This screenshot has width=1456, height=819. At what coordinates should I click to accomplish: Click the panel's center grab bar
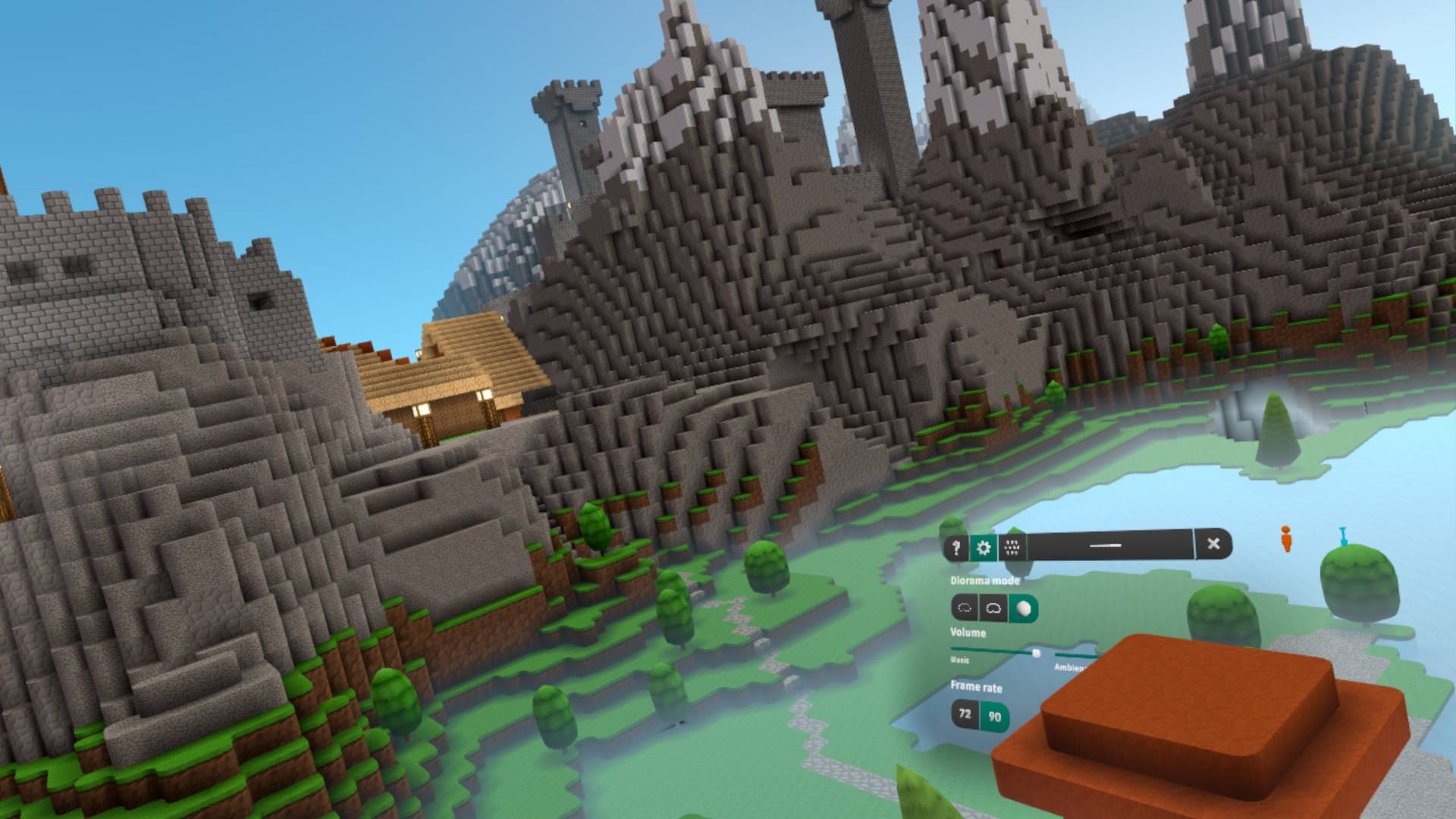point(1105,544)
